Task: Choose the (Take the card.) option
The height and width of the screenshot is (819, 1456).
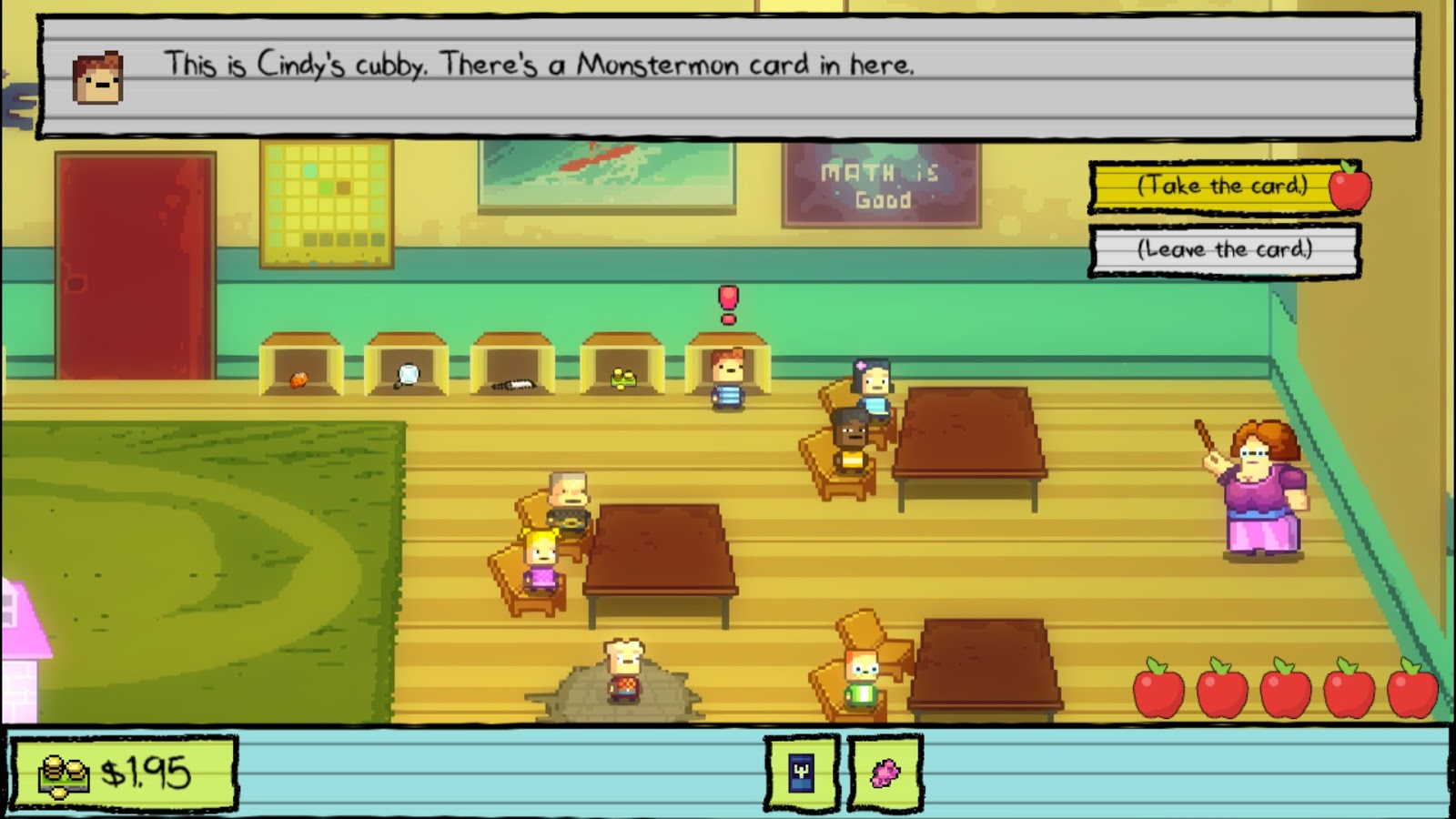Action: click(1224, 187)
